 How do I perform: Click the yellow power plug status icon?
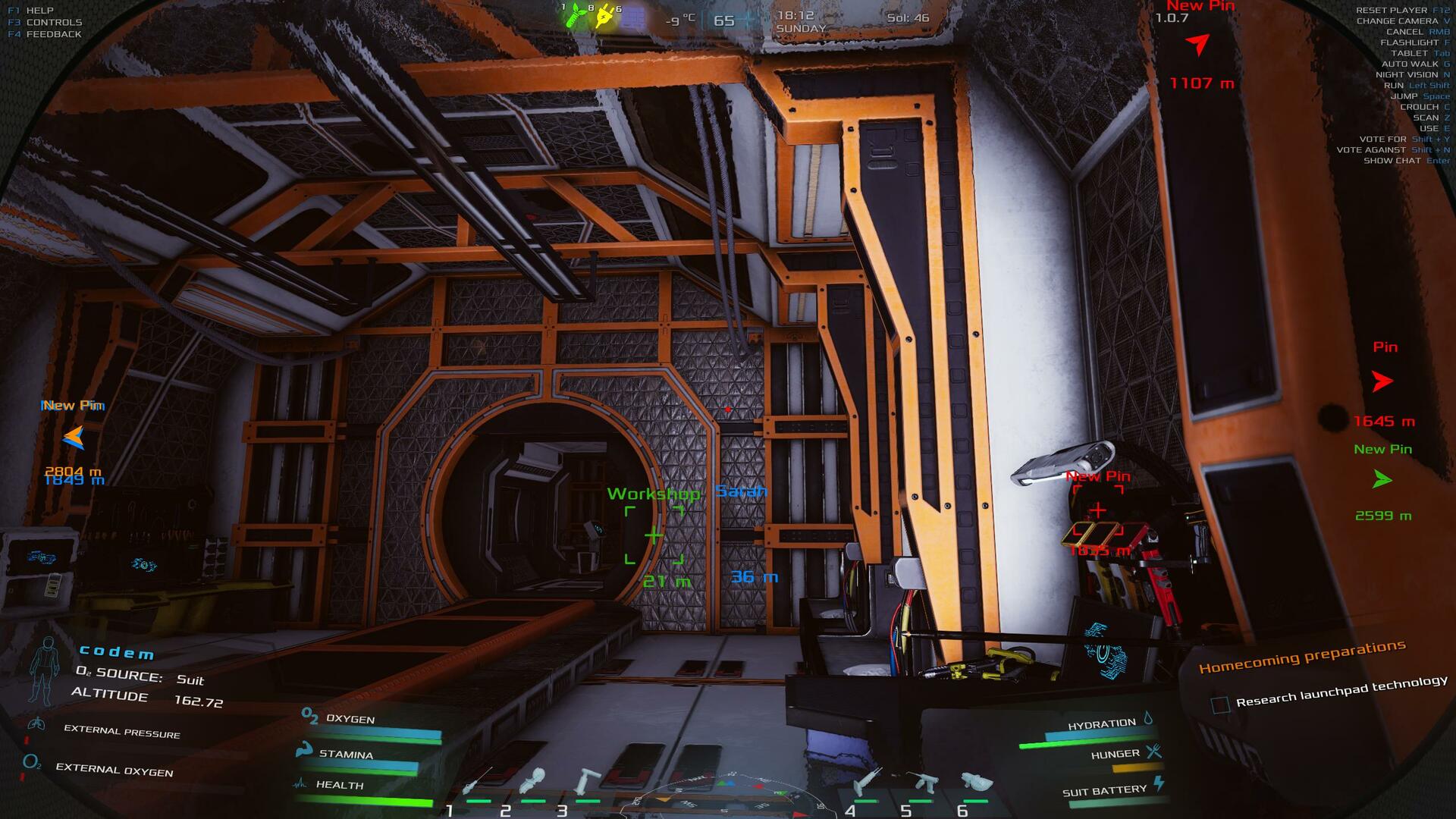pos(605,17)
